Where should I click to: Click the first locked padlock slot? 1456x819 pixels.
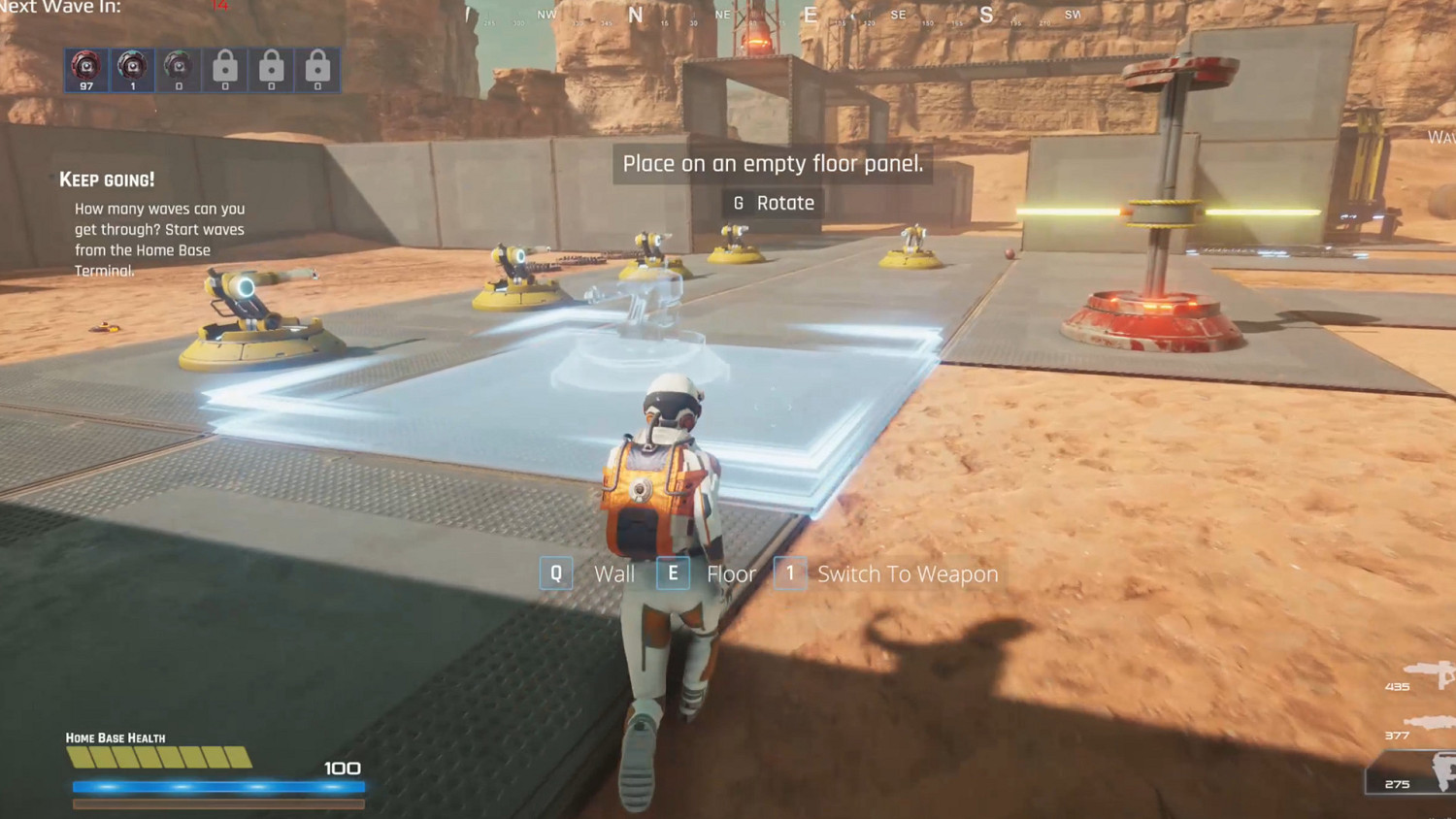click(224, 69)
